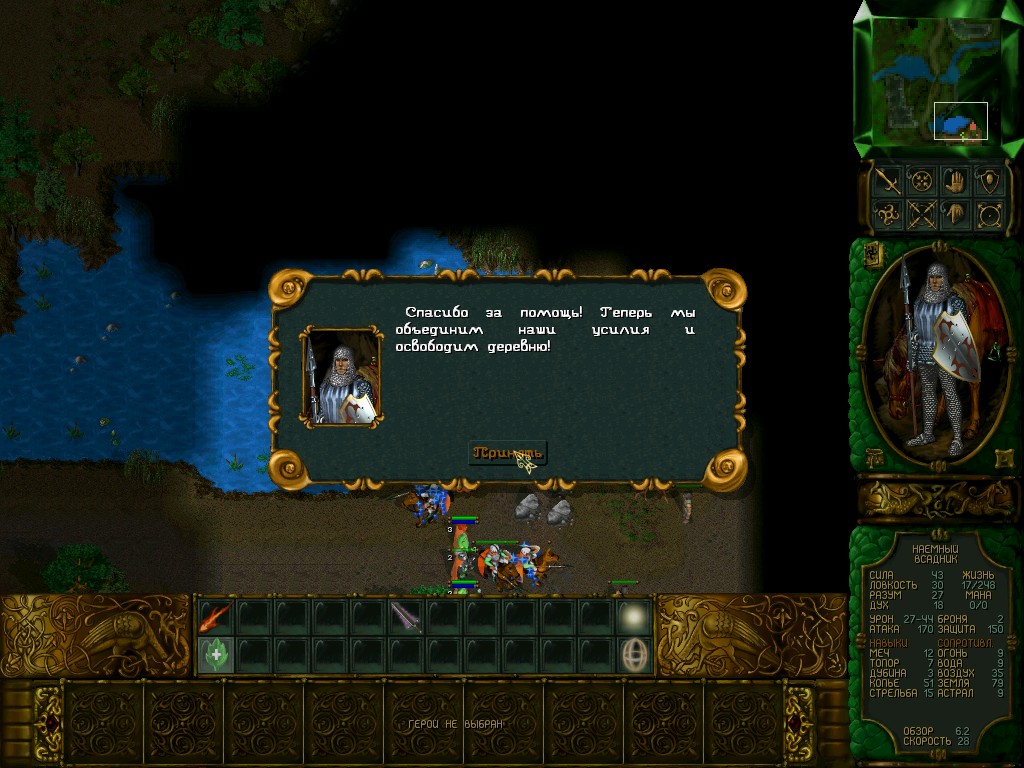Select the fire arrow spell slot
This screenshot has width=1024, height=768.
coord(215,617)
